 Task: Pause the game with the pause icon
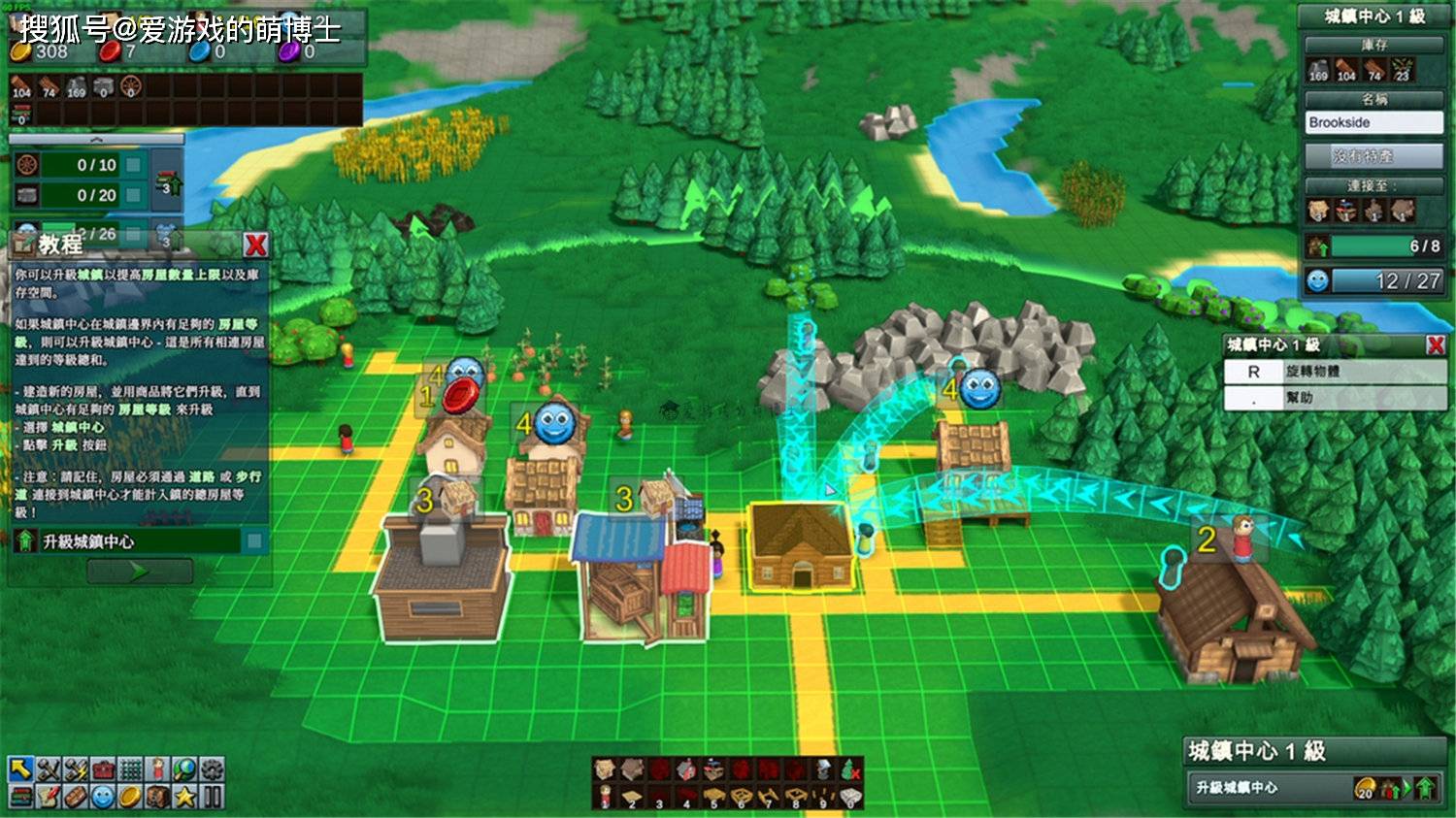click(x=212, y=797)
